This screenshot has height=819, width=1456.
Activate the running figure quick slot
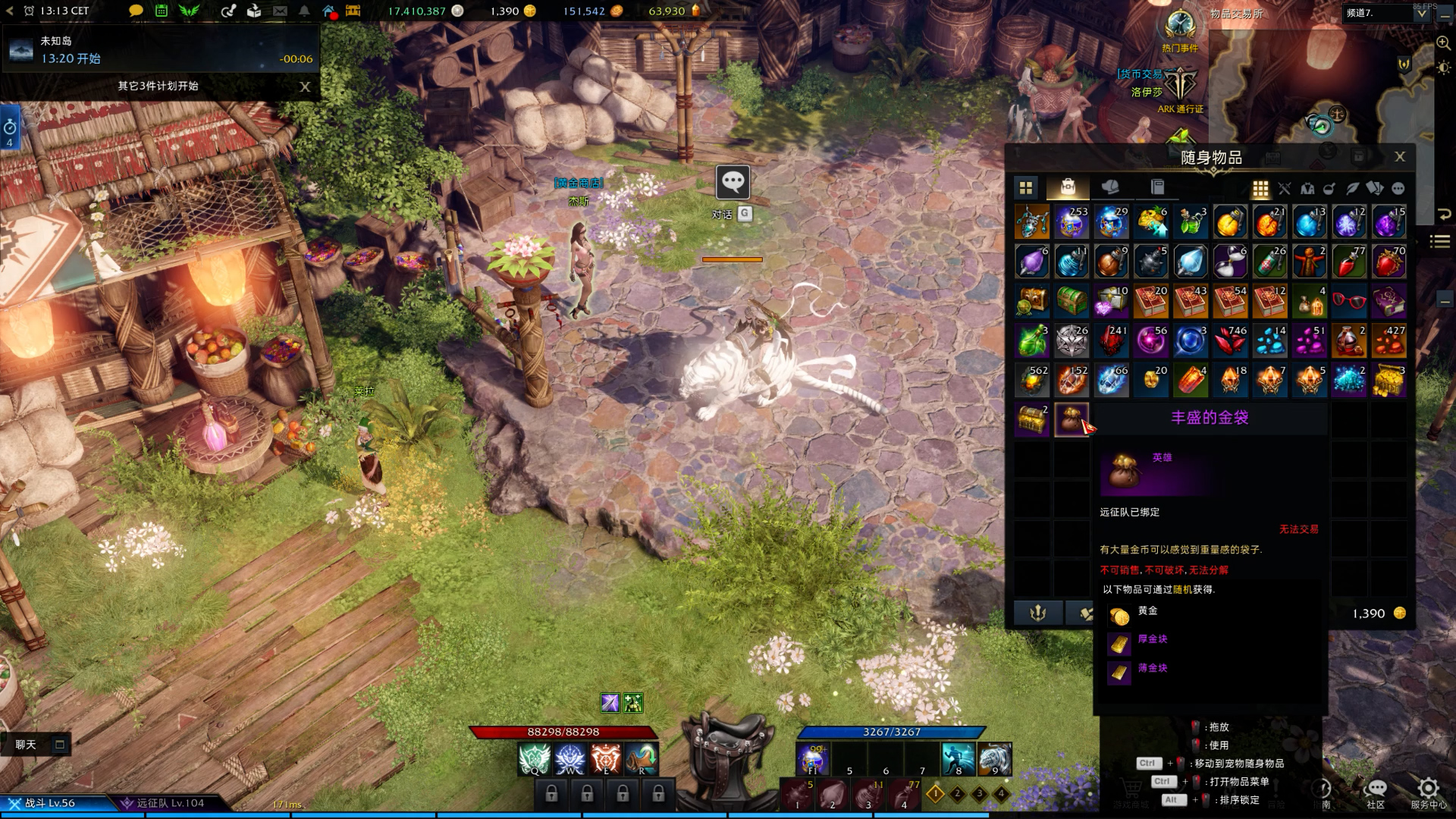click(x=958, y=759)
